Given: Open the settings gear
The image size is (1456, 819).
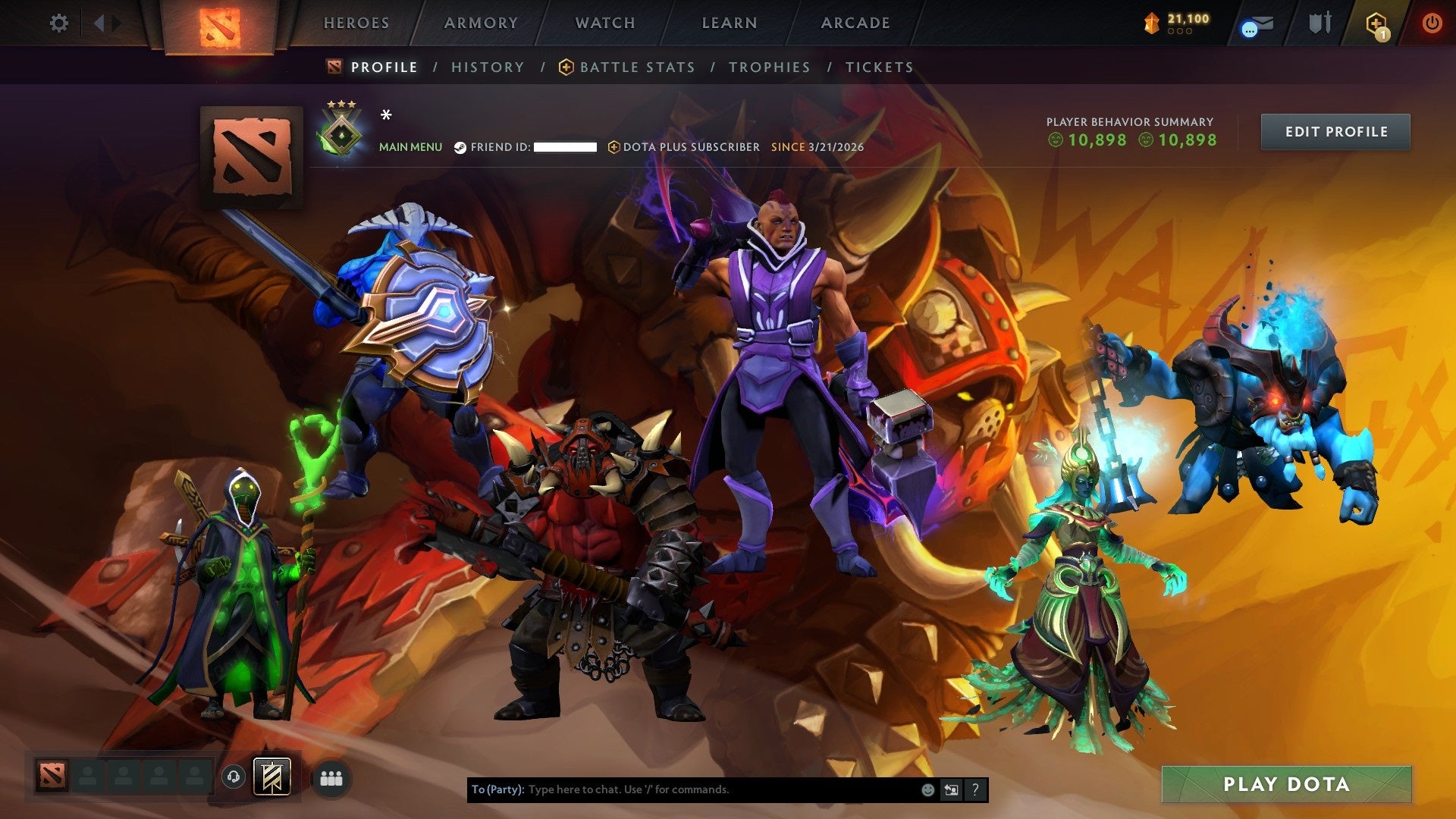Looking at the screenshot, I should point(58,23).
